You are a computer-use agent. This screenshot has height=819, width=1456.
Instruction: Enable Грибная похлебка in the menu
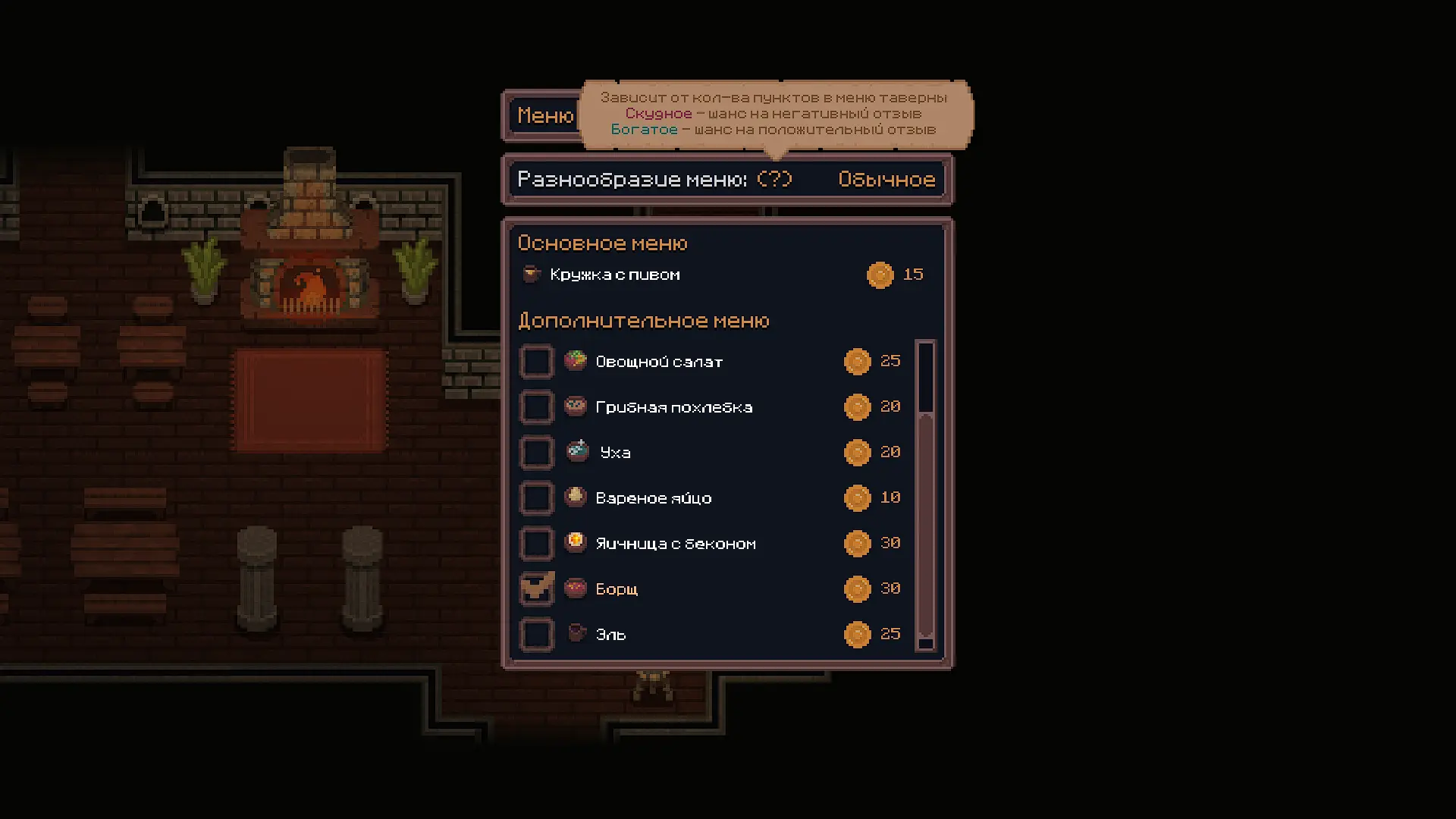[x=536, y=407]
